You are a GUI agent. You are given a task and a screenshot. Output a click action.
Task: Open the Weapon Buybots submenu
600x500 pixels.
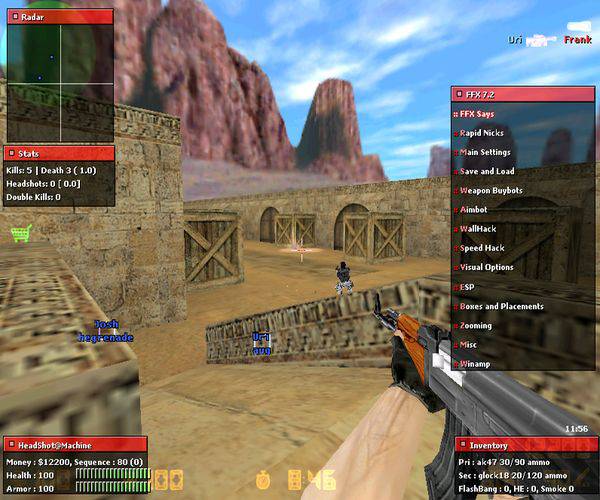490,190
